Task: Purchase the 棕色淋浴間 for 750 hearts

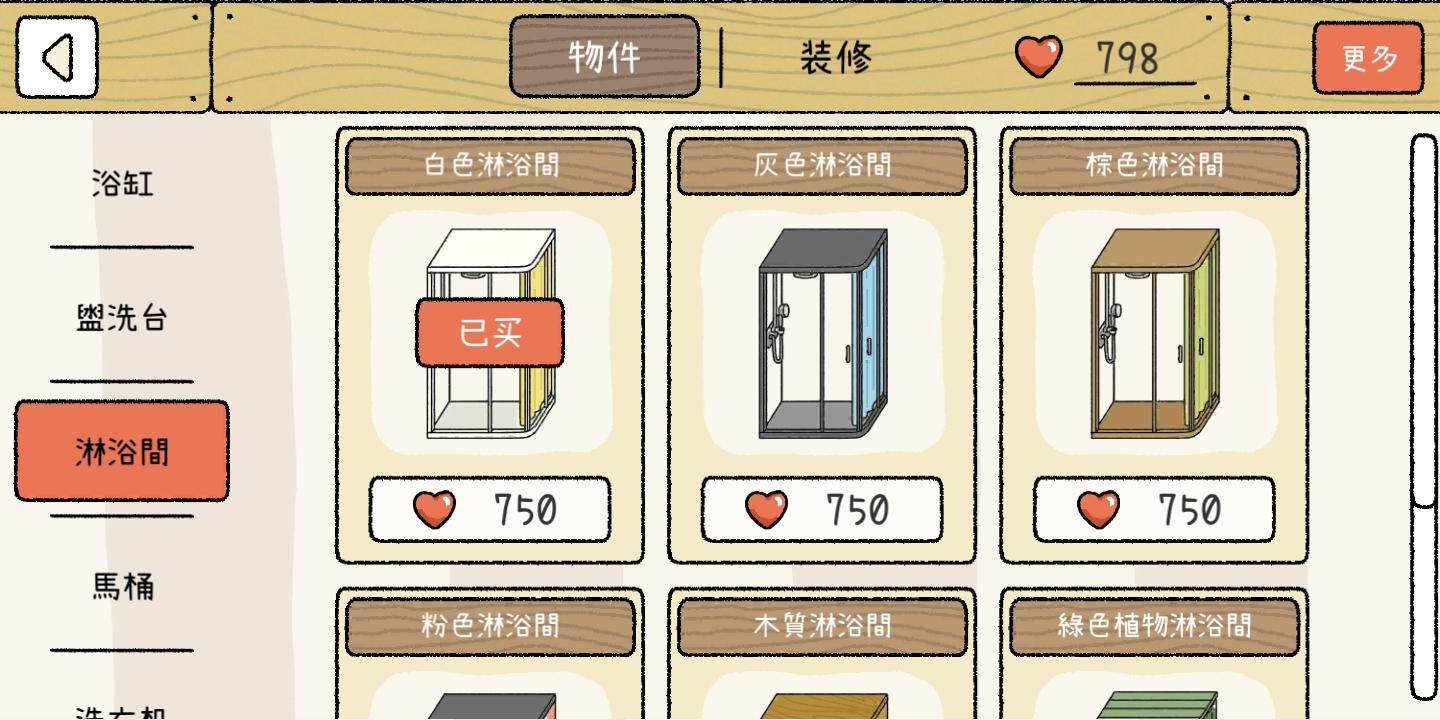Action: coord(1155,508)
